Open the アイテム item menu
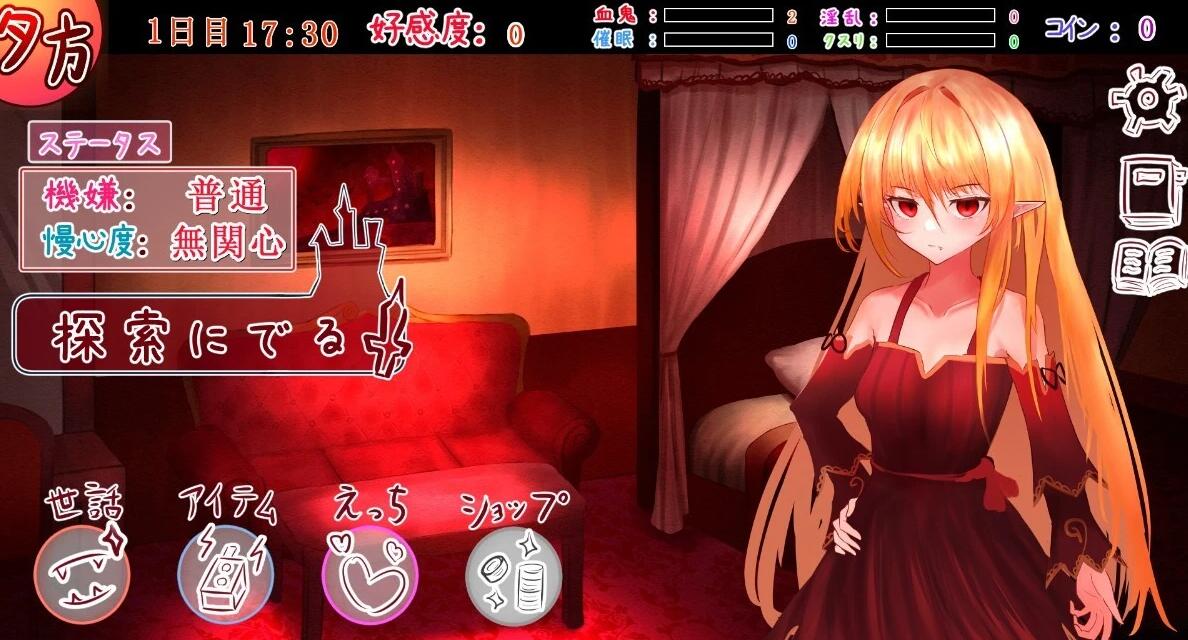1188x640 pixels. pos(225,574)
